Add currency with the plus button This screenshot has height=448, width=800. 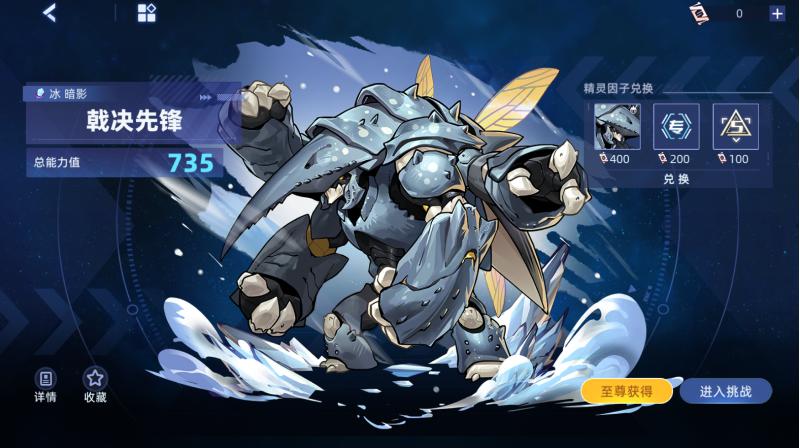click(777, 13)
